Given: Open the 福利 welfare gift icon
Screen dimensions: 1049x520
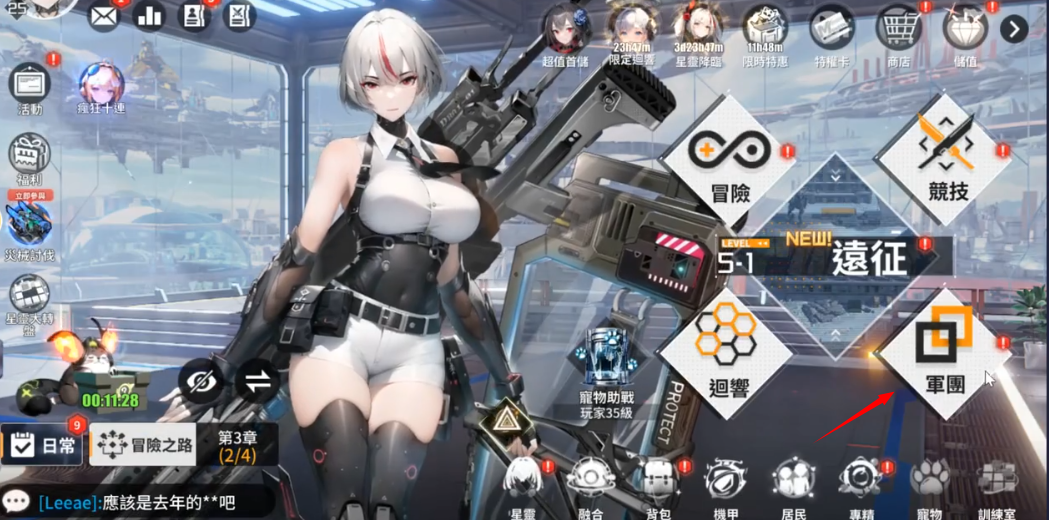Looking at the screenshot, I should tap(30, 158).
